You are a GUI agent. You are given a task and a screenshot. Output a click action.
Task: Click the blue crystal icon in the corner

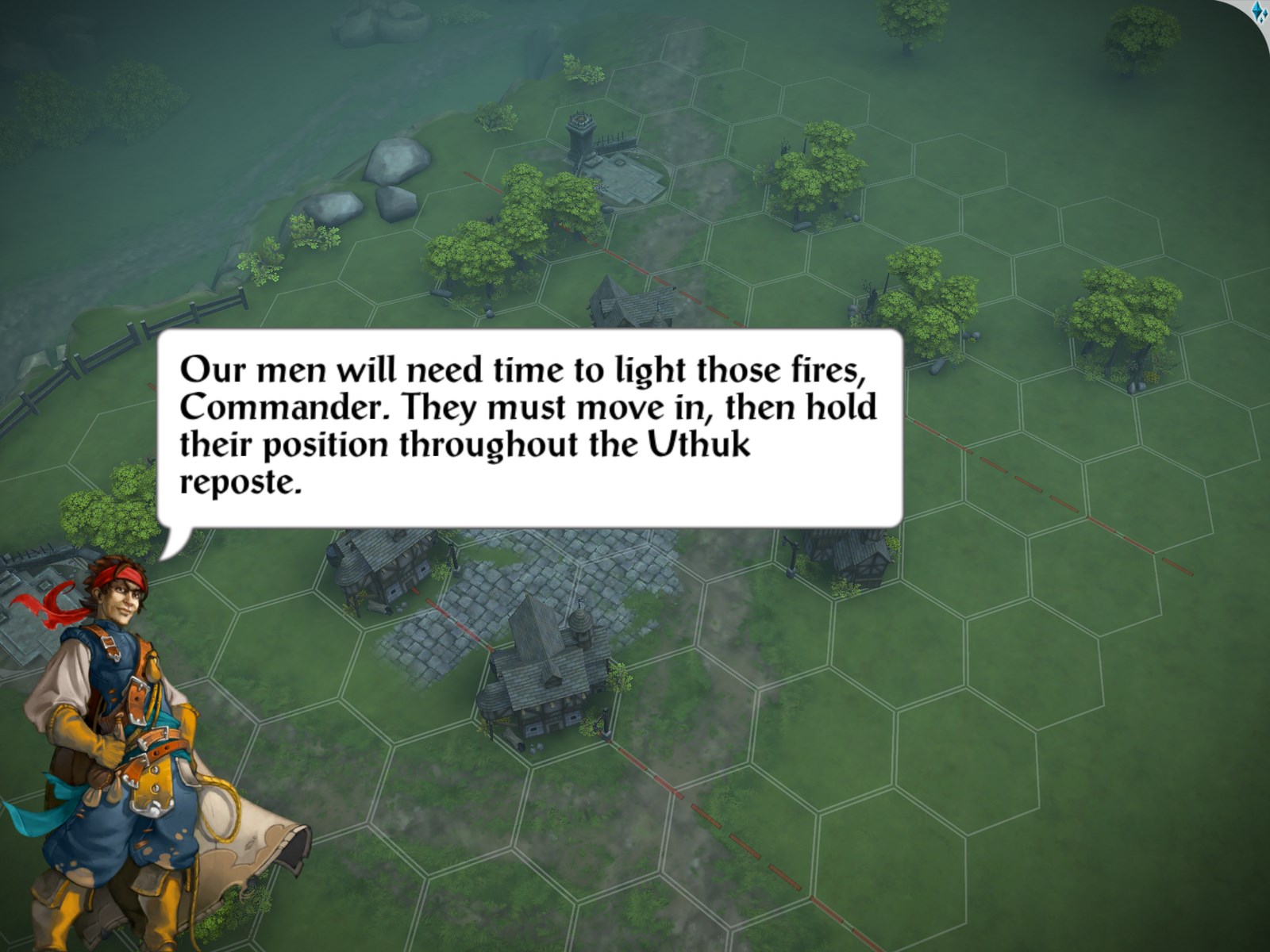click(x=1259, y=13)
